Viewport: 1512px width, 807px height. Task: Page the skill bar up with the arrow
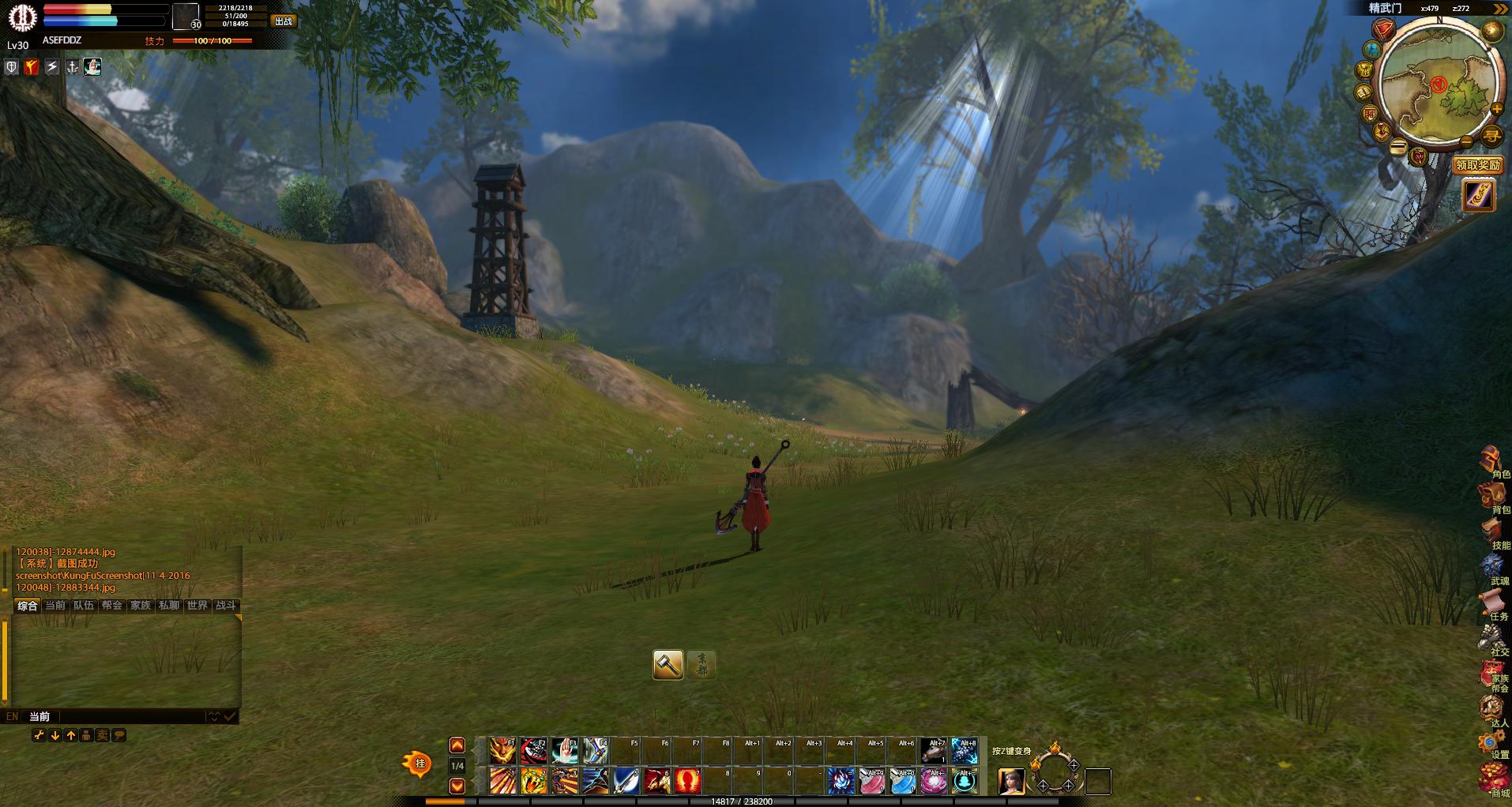pyautogui.click(x=457, y=745)
